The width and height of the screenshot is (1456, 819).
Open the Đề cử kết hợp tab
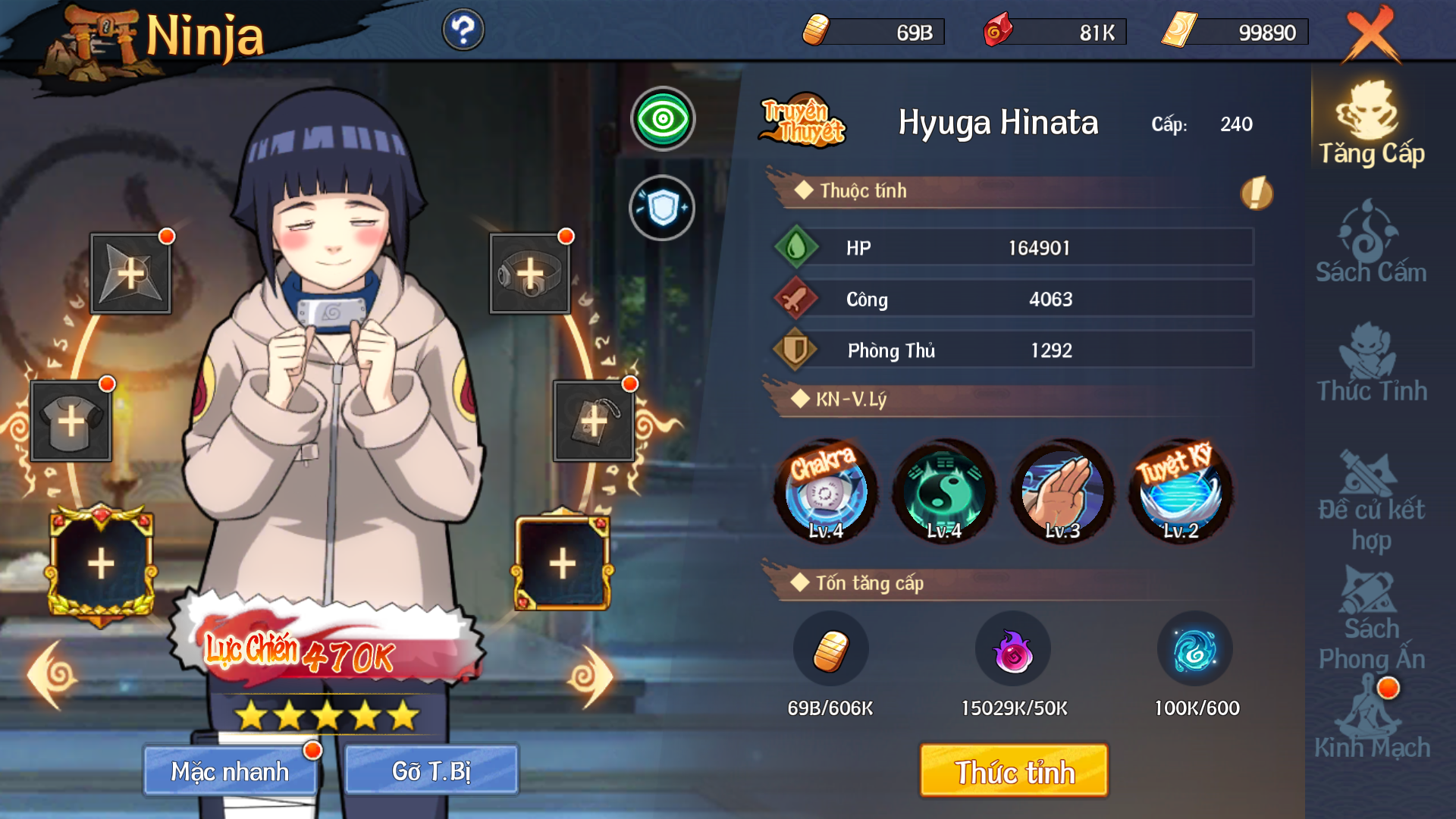[1371, 500]
